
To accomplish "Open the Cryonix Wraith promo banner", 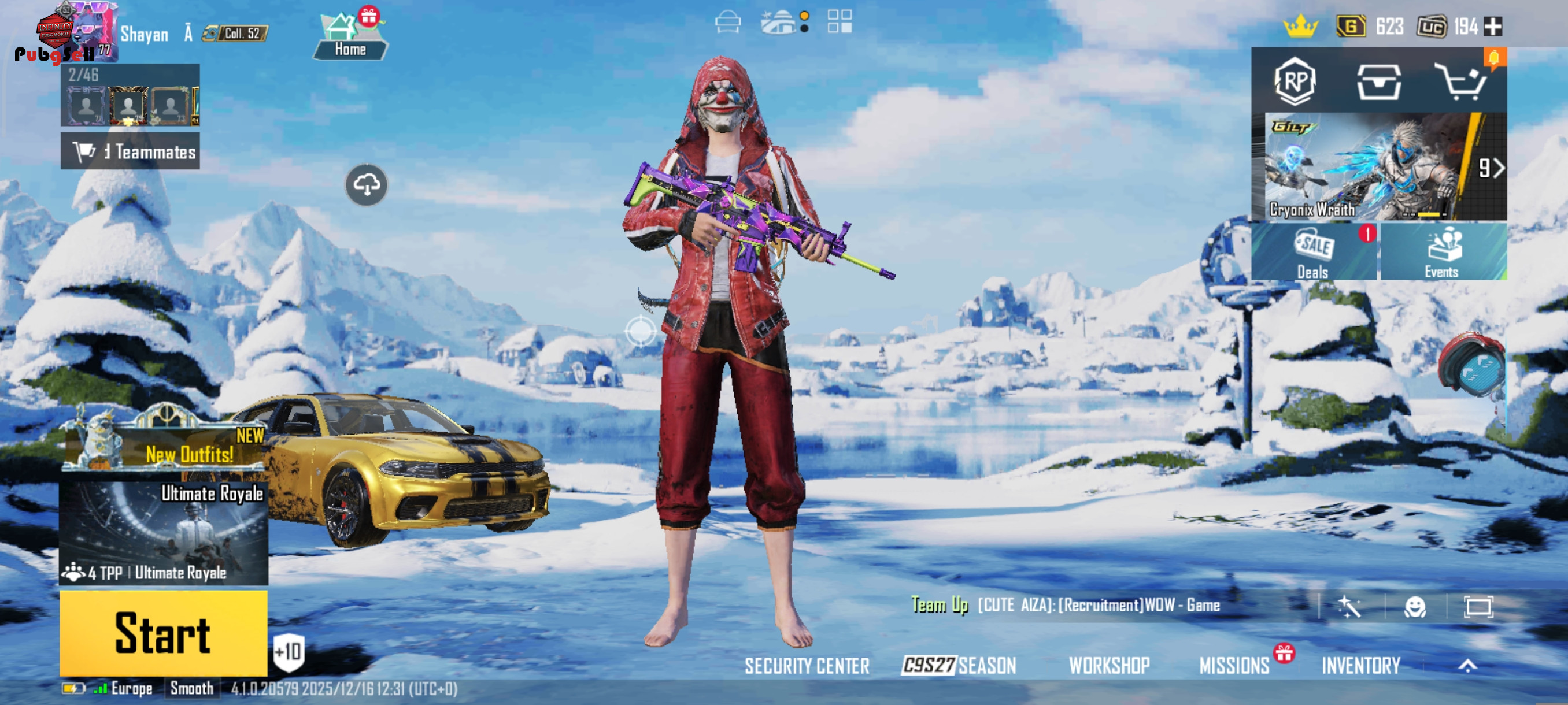I will click(1378, 166).
